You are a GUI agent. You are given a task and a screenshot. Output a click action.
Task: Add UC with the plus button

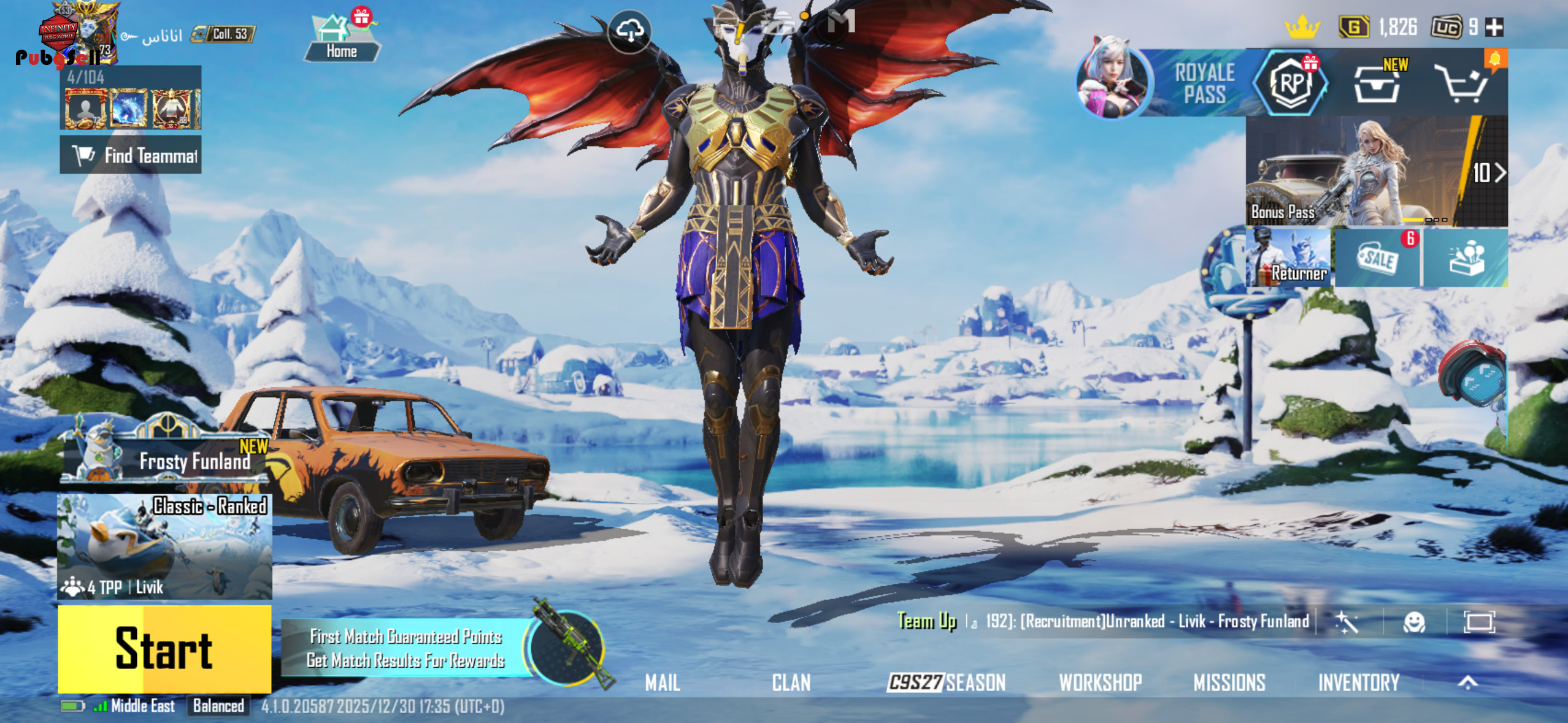tap(1494, 27)
